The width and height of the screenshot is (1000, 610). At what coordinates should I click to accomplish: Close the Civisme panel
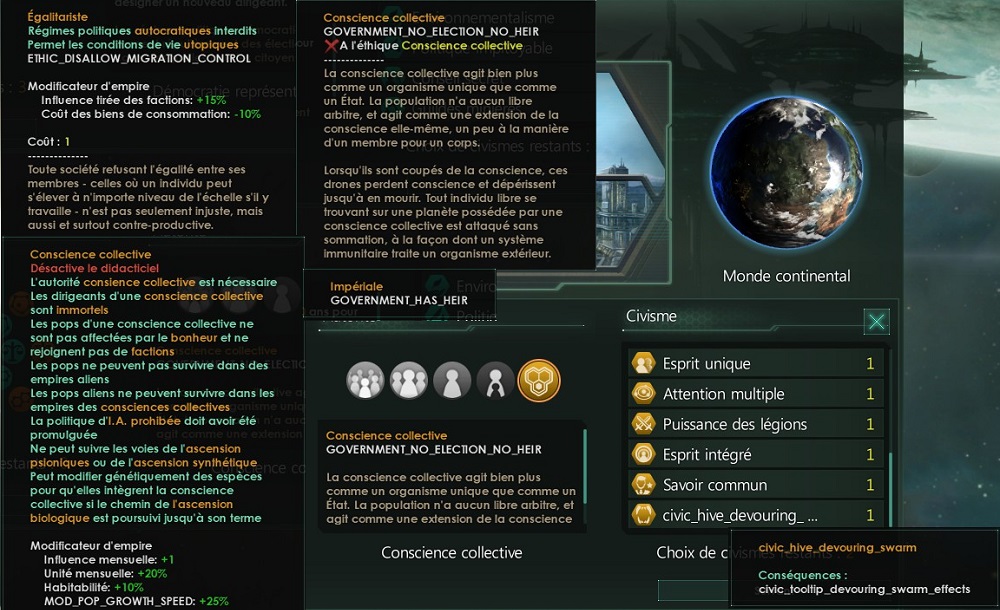876,321
